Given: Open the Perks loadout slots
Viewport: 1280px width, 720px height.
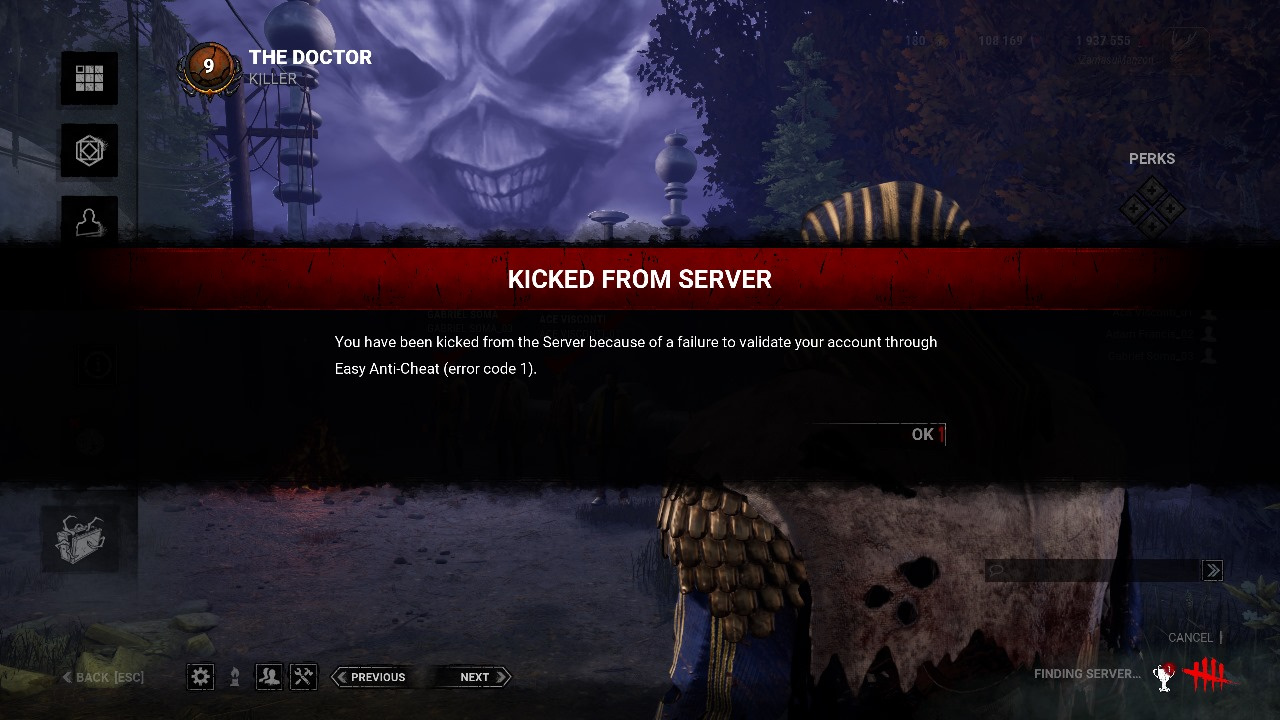Looking at the screenshot, I should point(1152,208).
